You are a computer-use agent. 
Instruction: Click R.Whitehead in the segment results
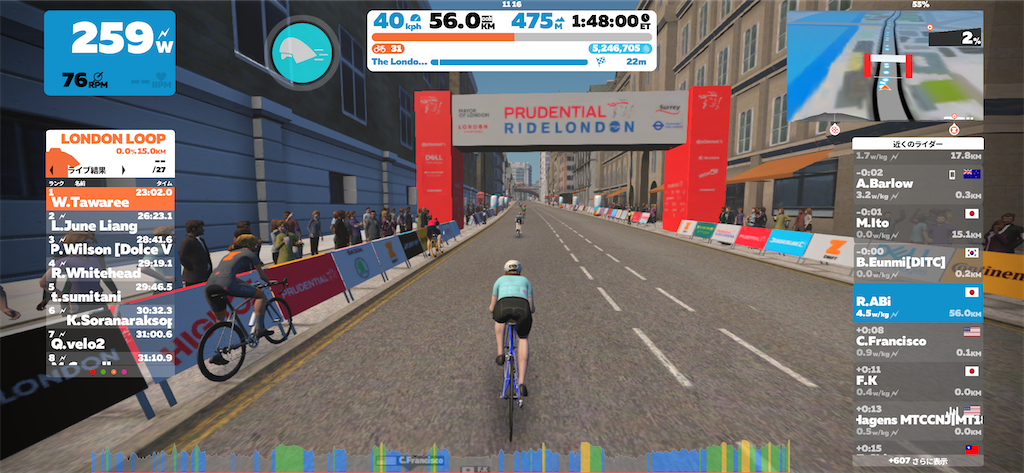[110, 271]
